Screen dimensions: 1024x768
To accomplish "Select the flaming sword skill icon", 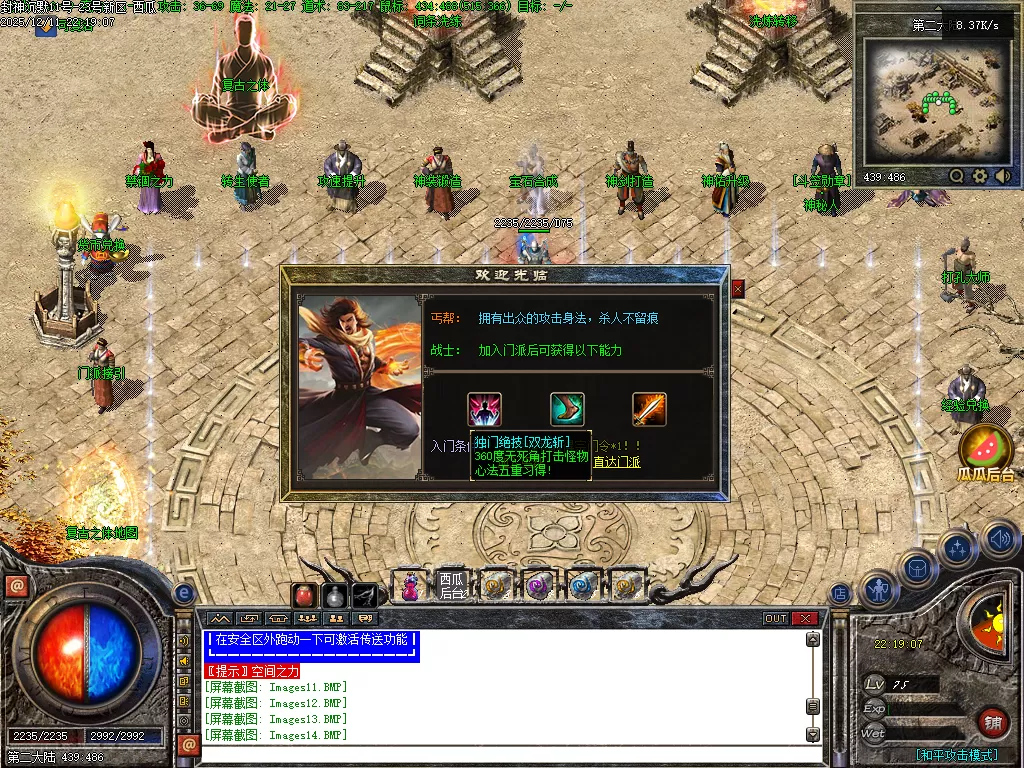I will 649,409.
